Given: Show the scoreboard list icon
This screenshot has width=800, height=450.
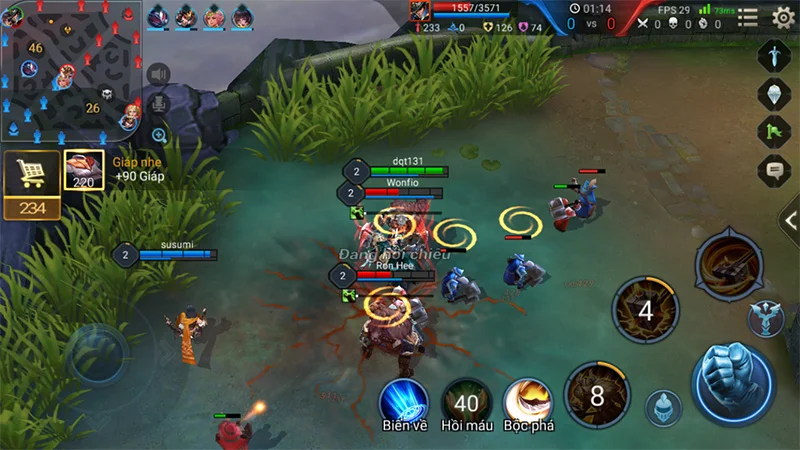Looking at the screenshot, I should click(x=747, y=17).
